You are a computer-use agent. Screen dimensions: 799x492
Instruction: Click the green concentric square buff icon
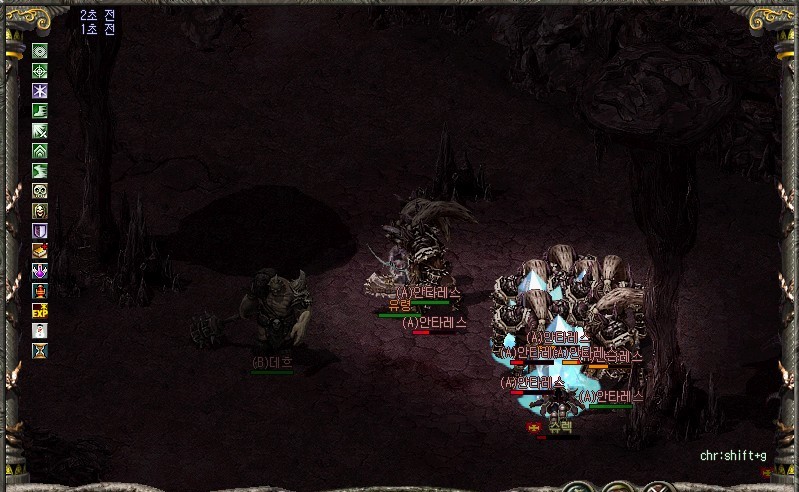(x=40, y=51)
